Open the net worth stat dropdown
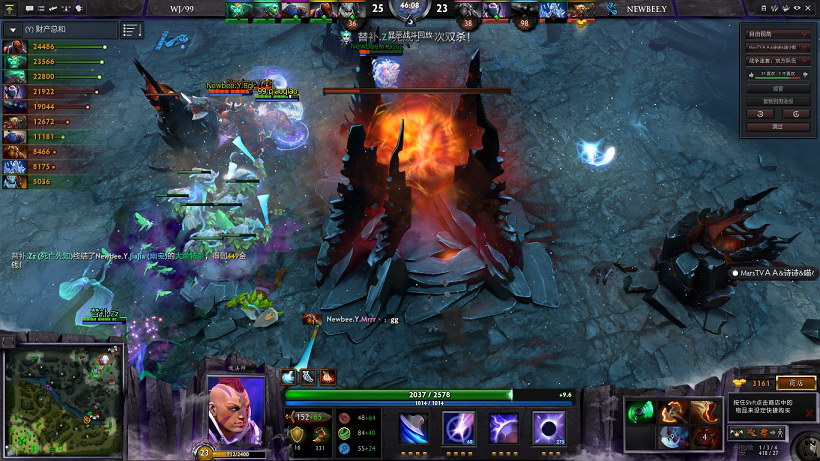The height and width of the screenshot is (461, 820). [13, 29]
